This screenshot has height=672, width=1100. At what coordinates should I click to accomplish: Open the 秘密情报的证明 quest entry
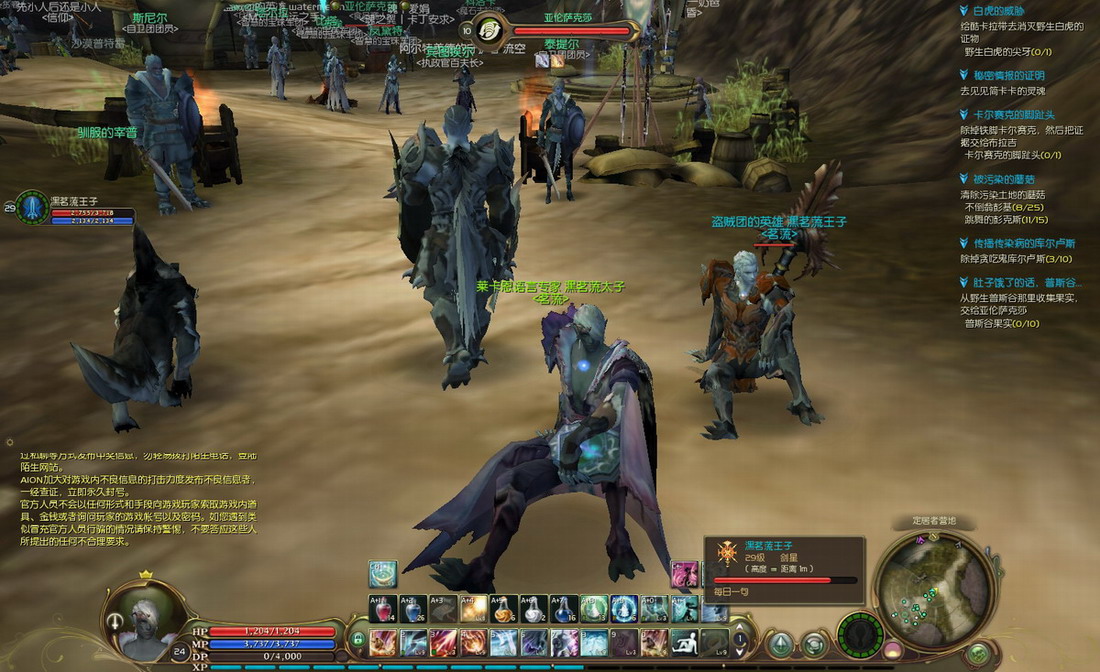click(1002, 75)
